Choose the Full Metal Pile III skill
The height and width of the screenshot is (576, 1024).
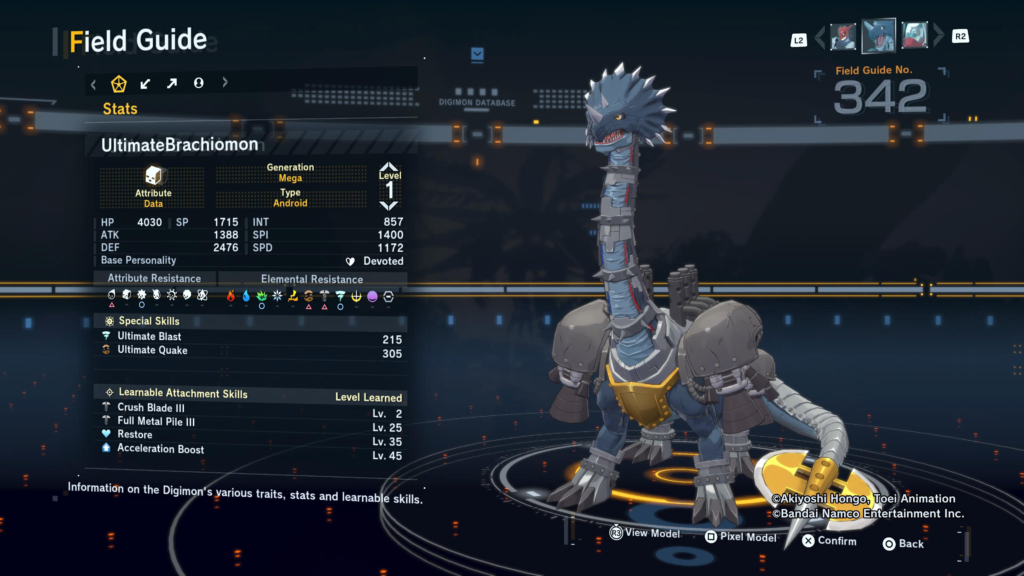click(252, 421)
